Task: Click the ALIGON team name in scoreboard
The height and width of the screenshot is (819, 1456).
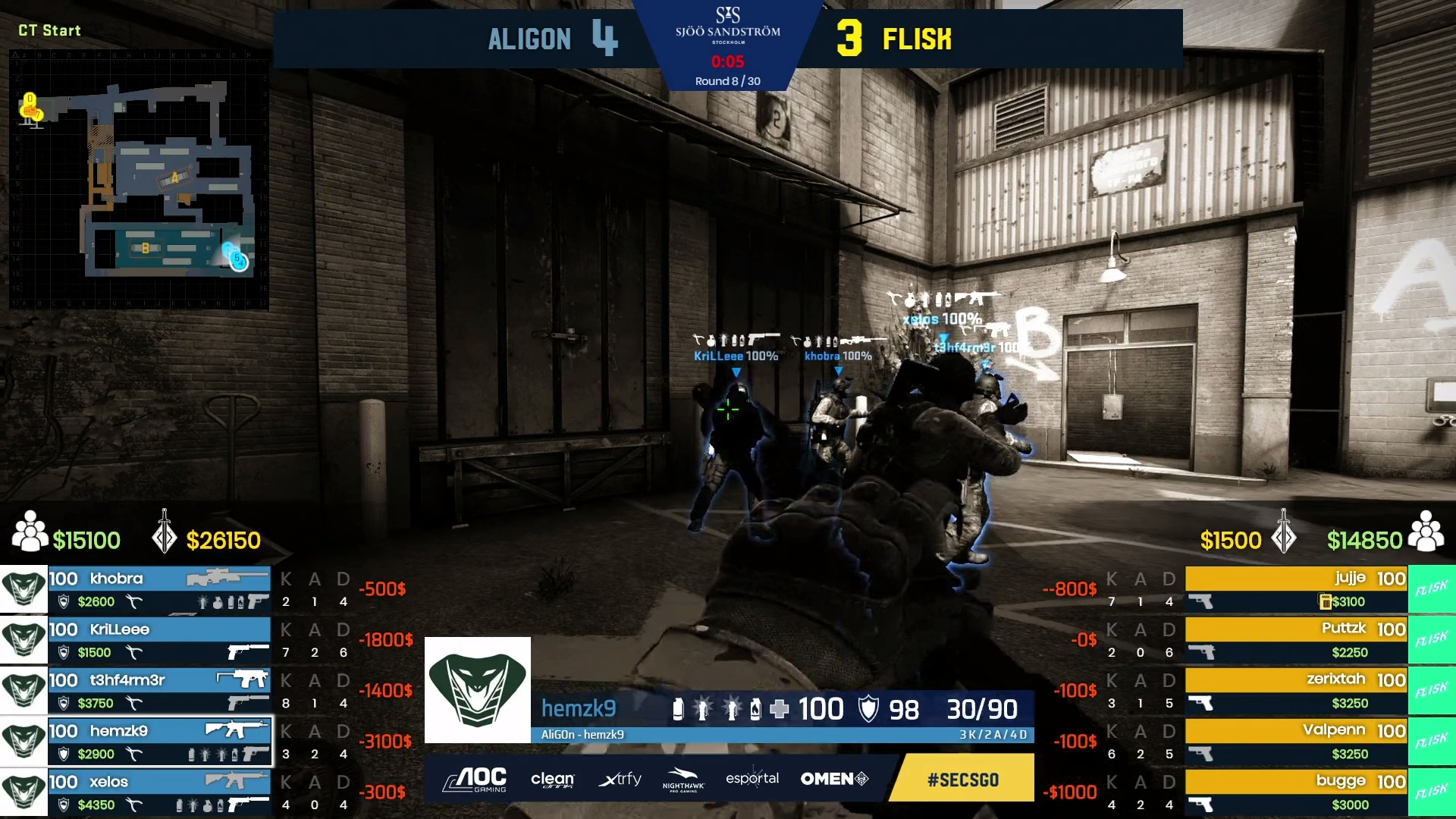Action: point(529,39)
